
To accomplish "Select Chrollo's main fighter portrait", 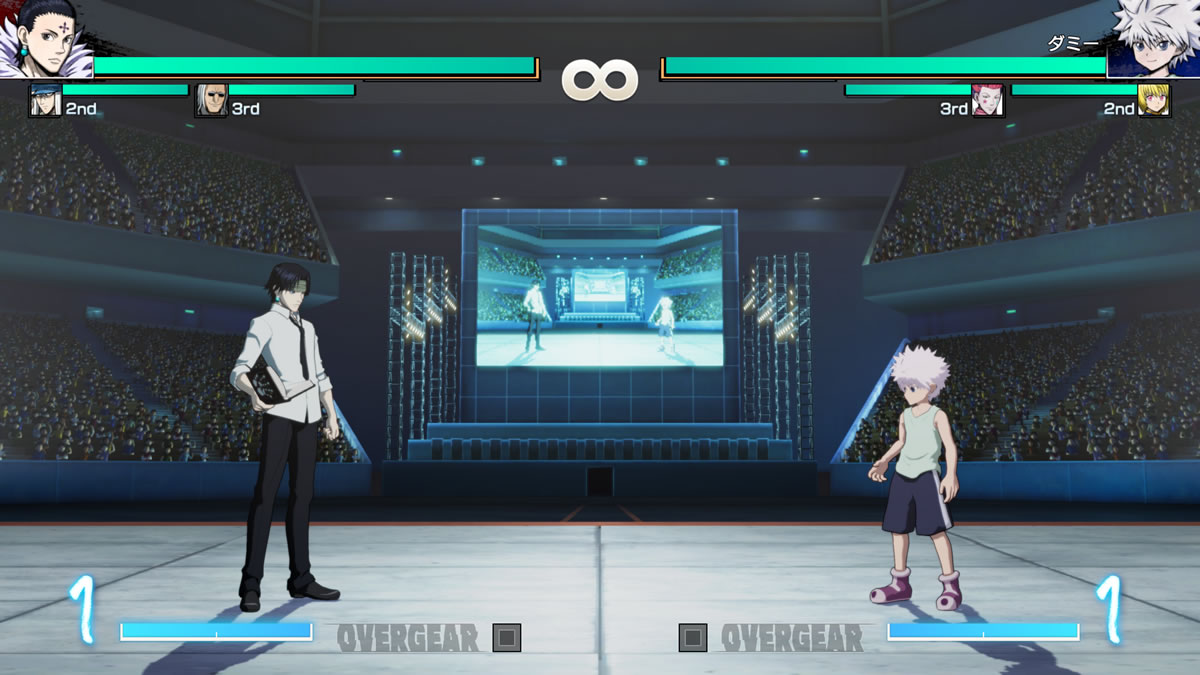I will pos(45,40).
